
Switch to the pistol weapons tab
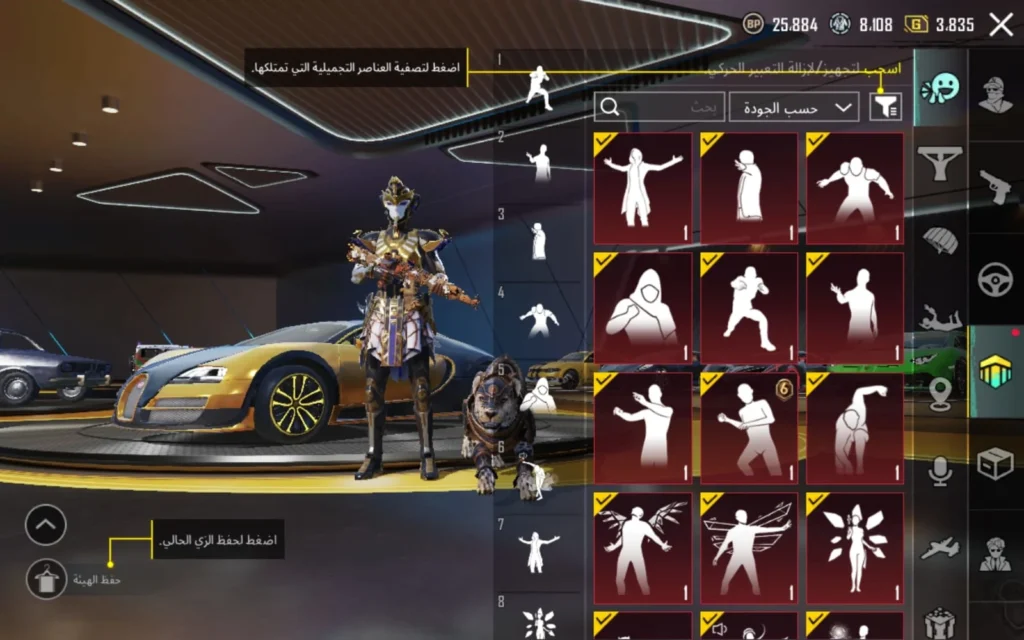pyautogui.click(x=995, y=187)
